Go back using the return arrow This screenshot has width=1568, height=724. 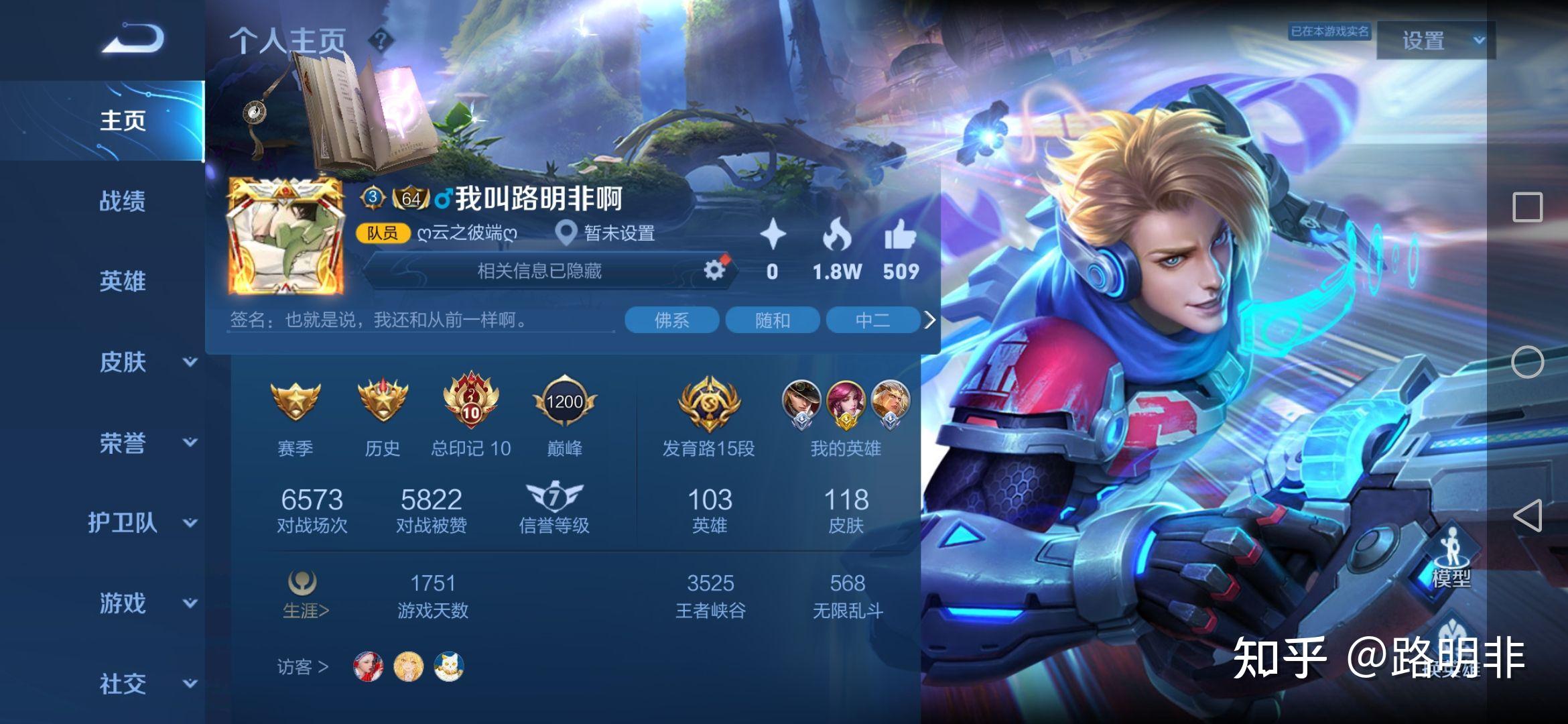(x=133, y=38)
